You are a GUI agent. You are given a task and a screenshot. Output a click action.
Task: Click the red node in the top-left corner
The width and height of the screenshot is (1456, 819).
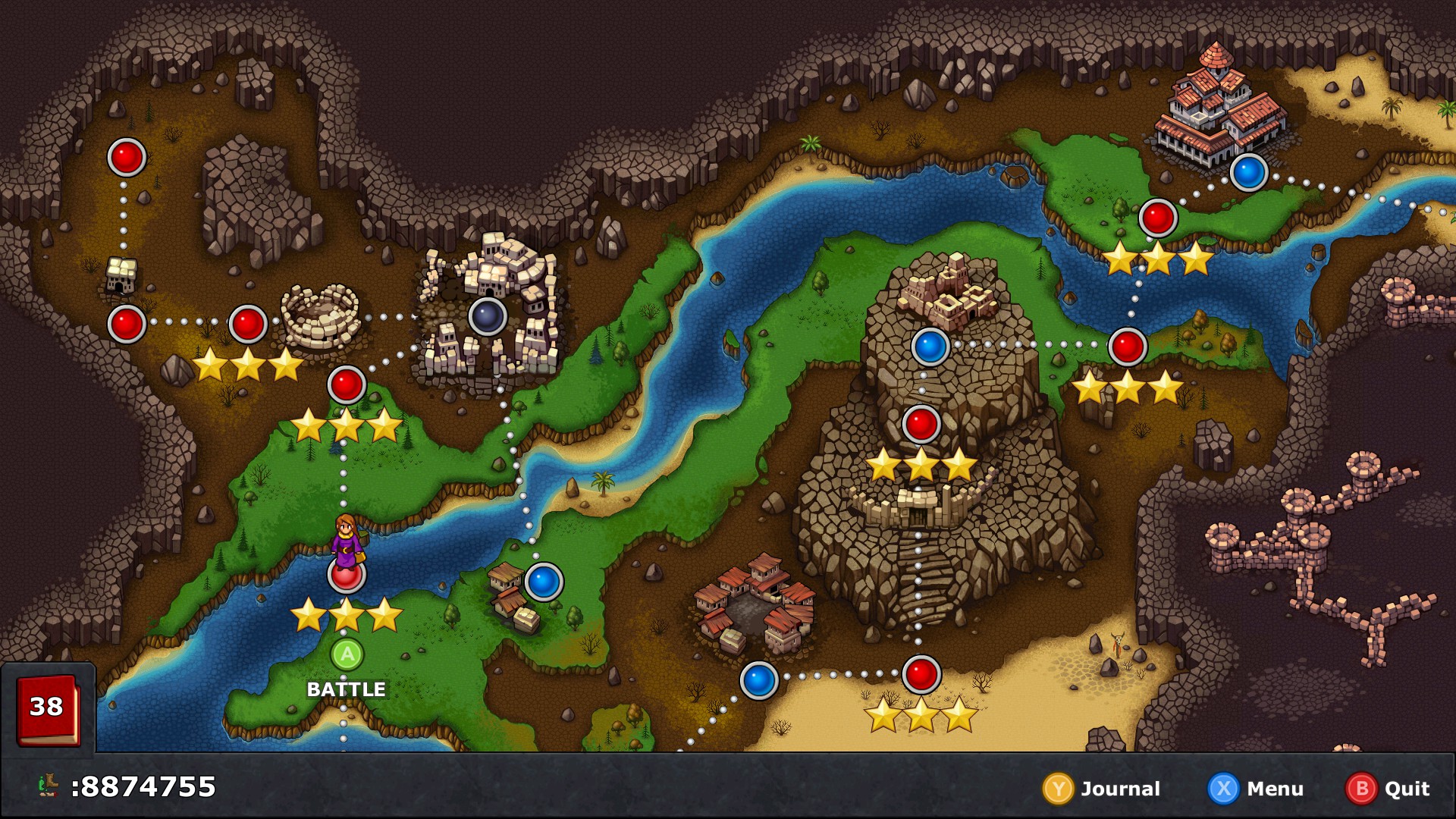(127, 158)
